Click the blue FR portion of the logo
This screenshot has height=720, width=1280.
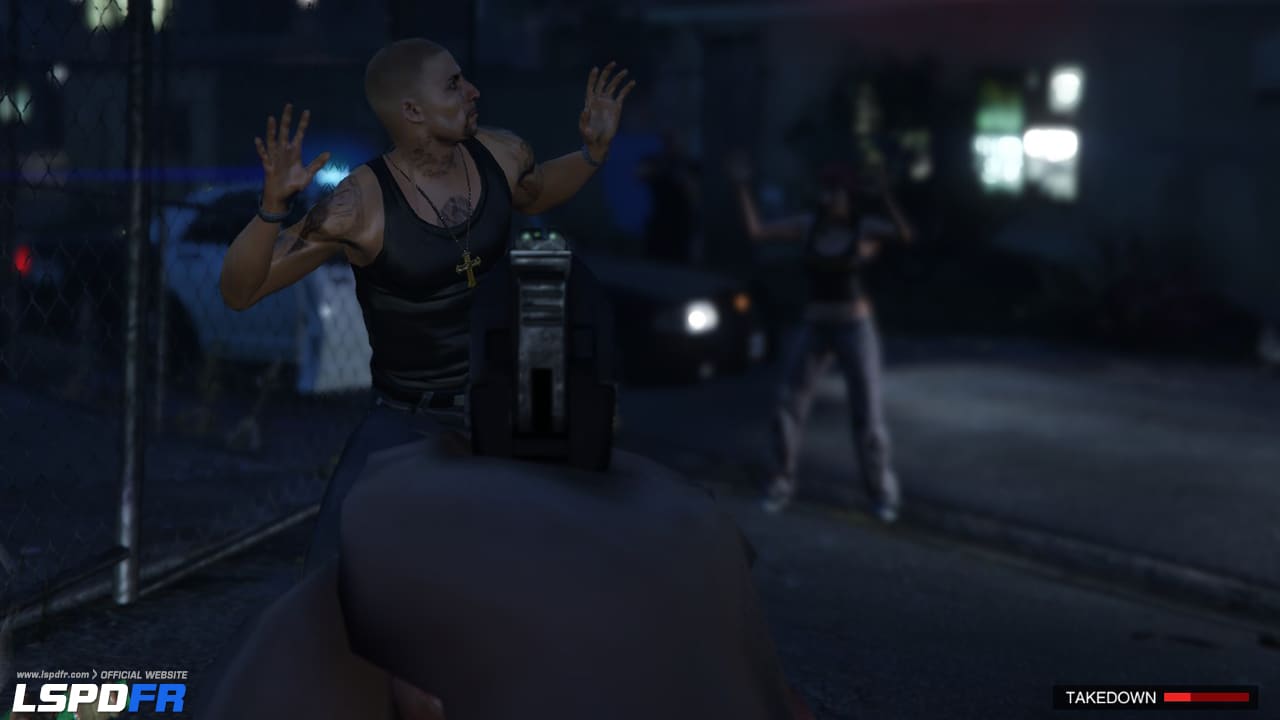pos(156,697)
